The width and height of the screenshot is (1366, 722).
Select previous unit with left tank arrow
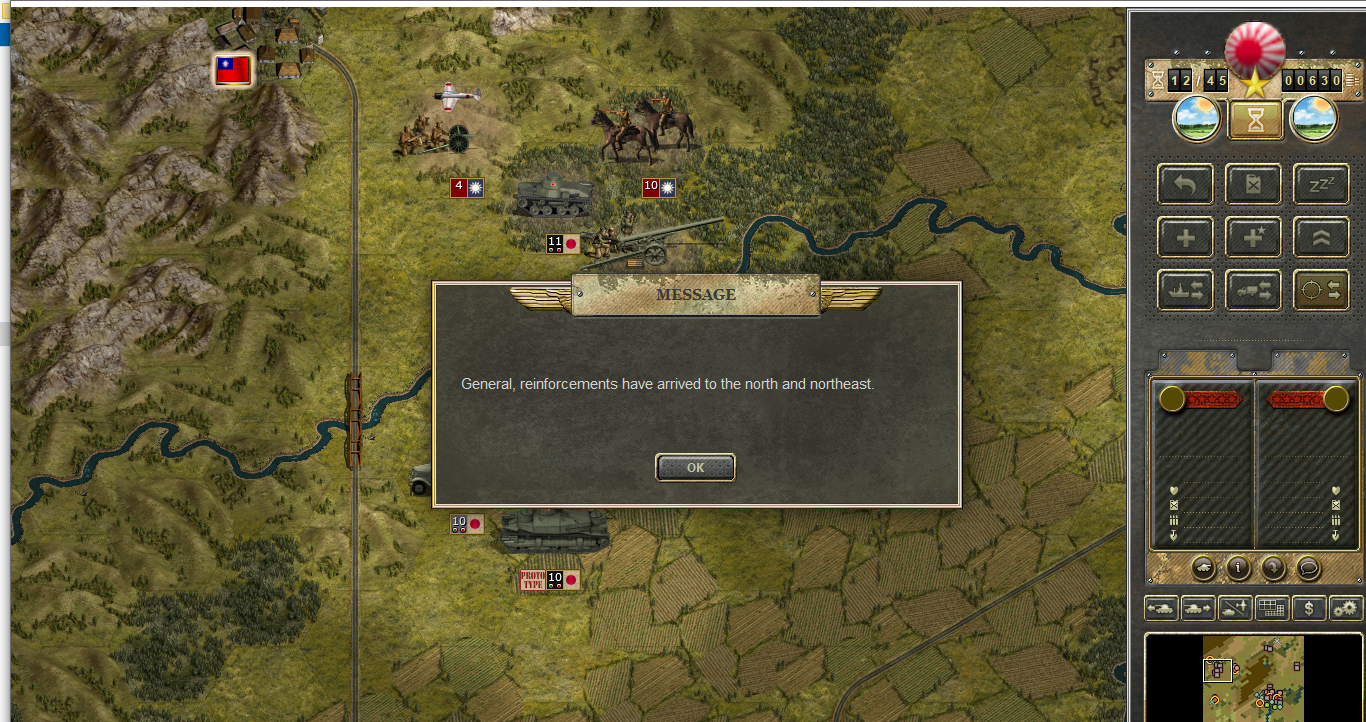(x=1161, y=607)
